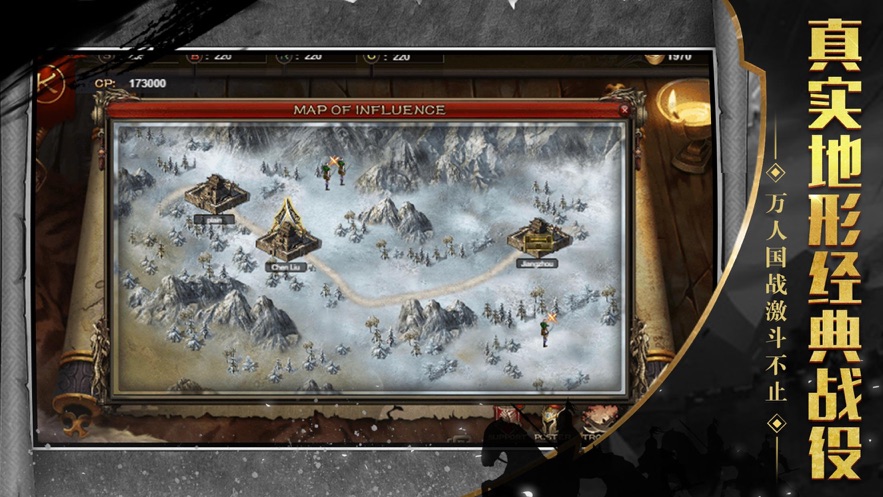Close the Map of Influence window
This screenshot has width=883, height=497.
pos(626,108)
